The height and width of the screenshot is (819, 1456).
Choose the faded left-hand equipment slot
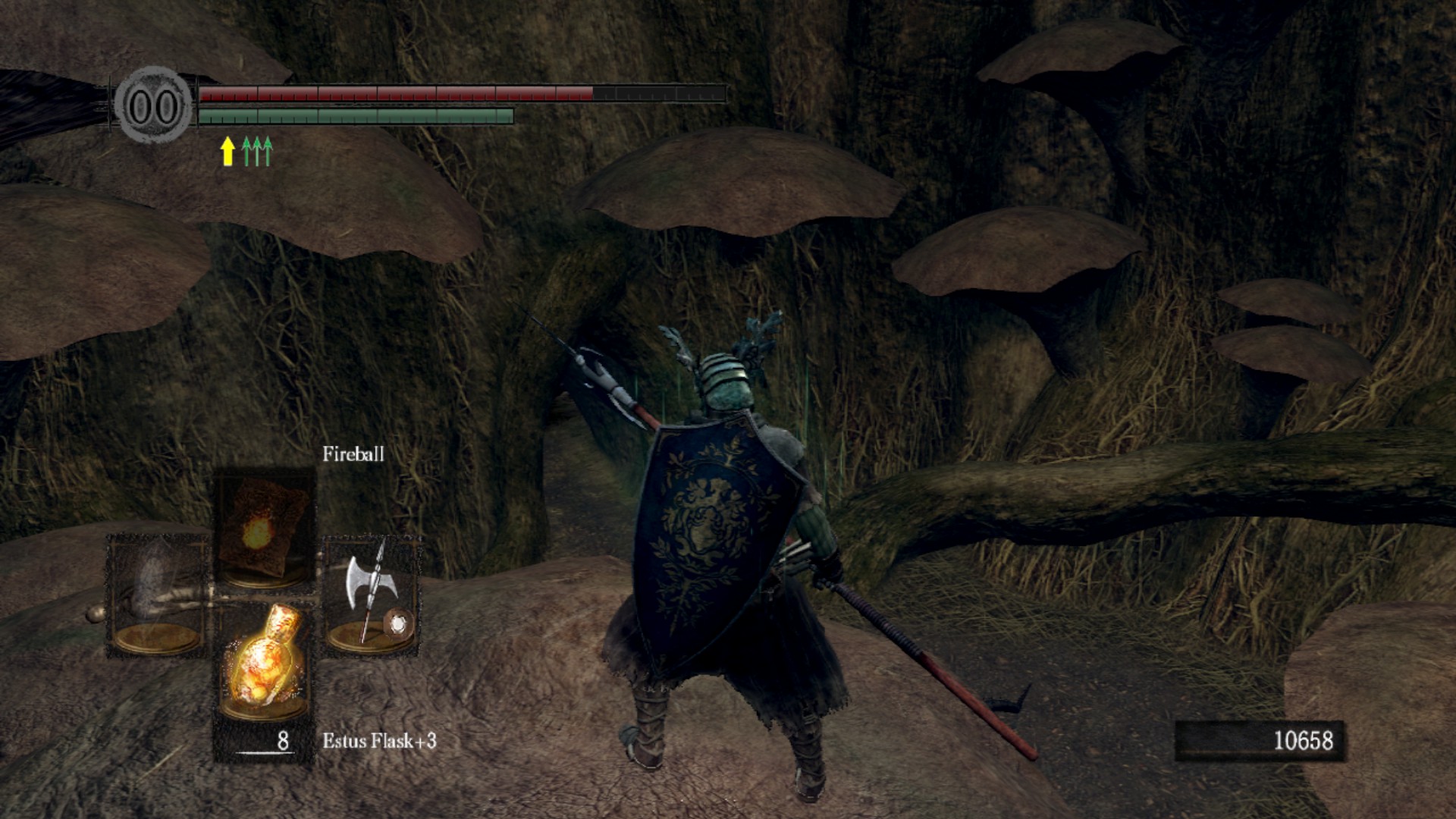pos(157,595)
